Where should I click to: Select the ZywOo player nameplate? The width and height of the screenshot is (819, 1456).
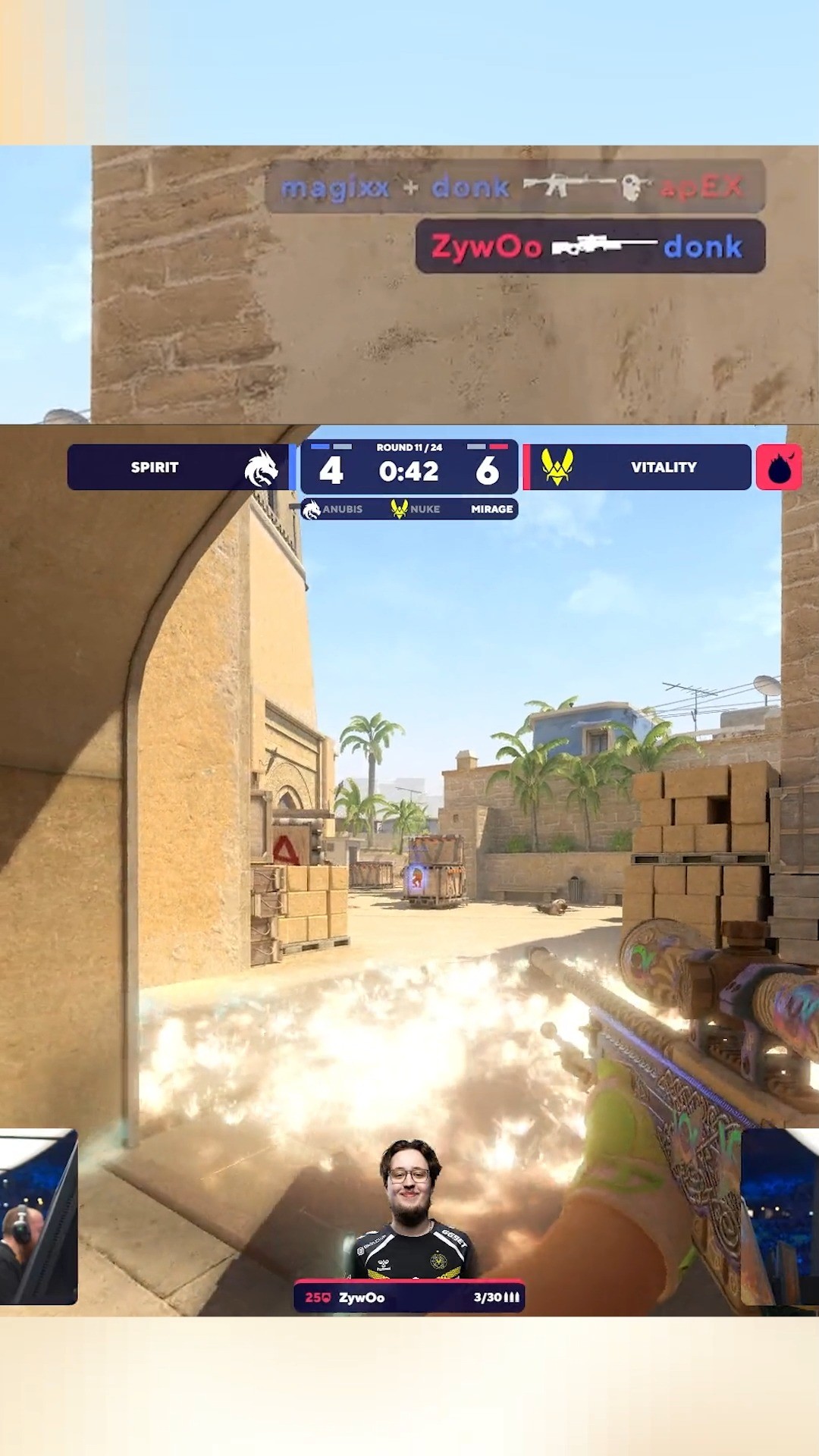[409, 1298]
